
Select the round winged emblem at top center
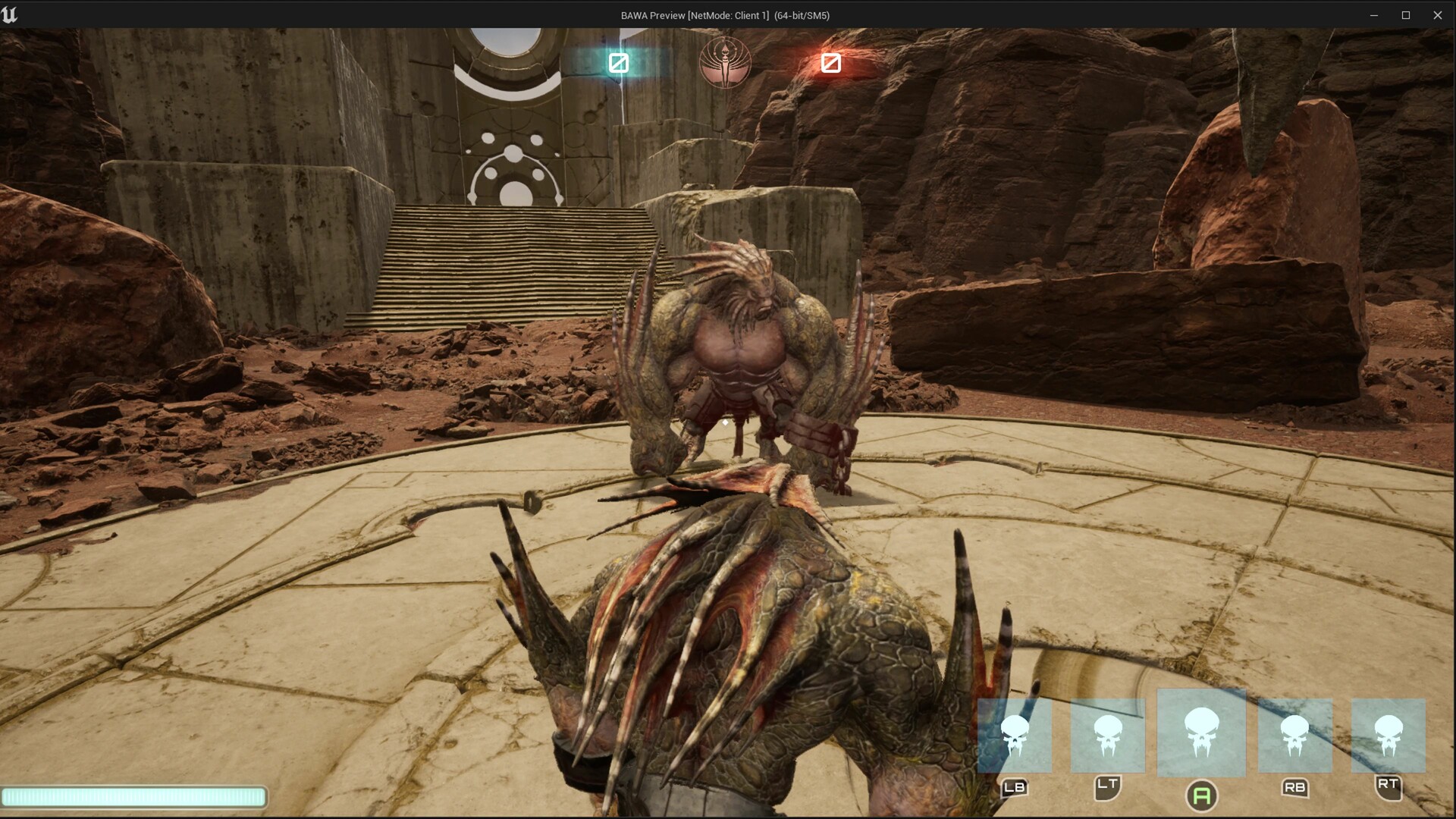[725, 62]
